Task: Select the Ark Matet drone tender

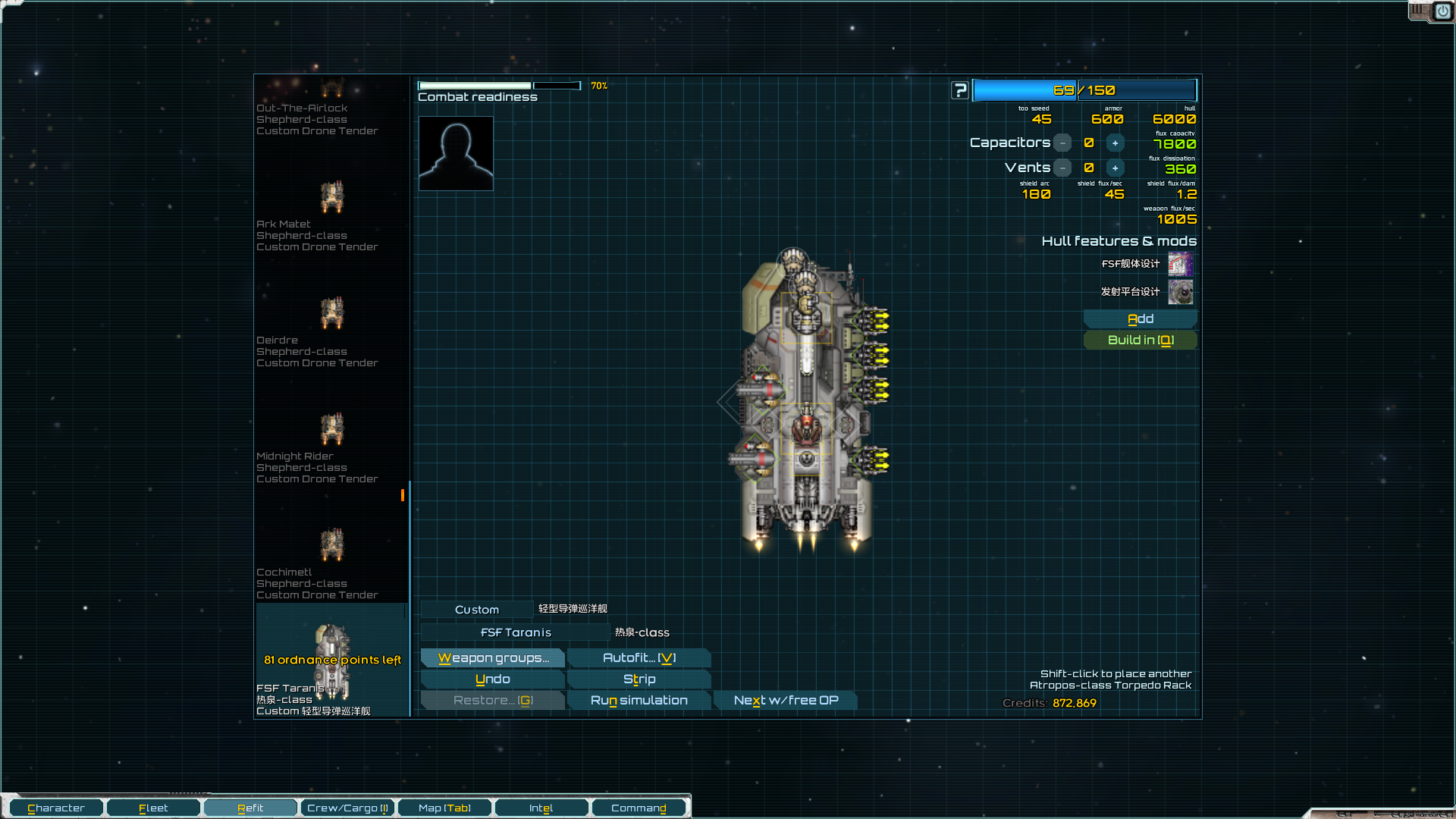Action: [331, 212]
